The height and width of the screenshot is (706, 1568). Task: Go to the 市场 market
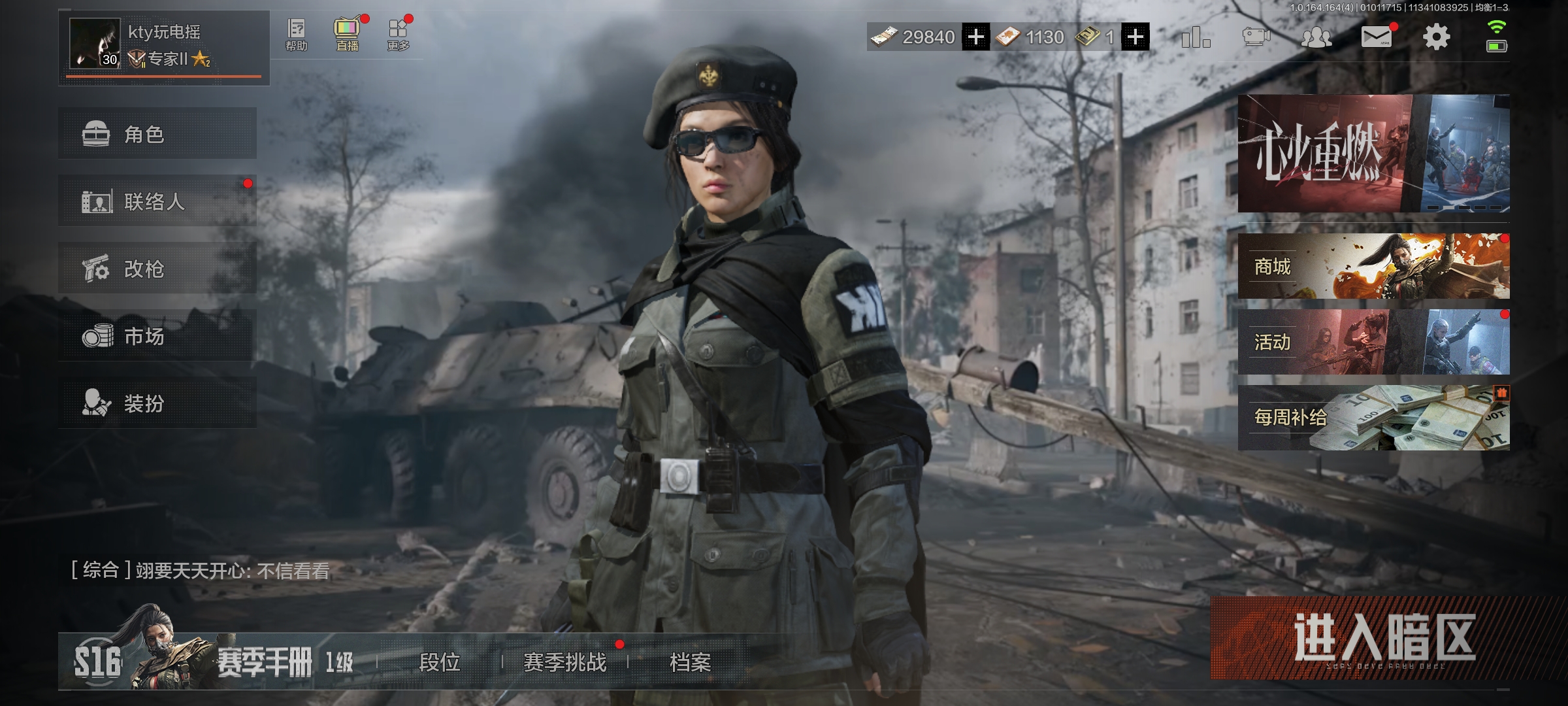pyautogui.click(x=157, y=336)
